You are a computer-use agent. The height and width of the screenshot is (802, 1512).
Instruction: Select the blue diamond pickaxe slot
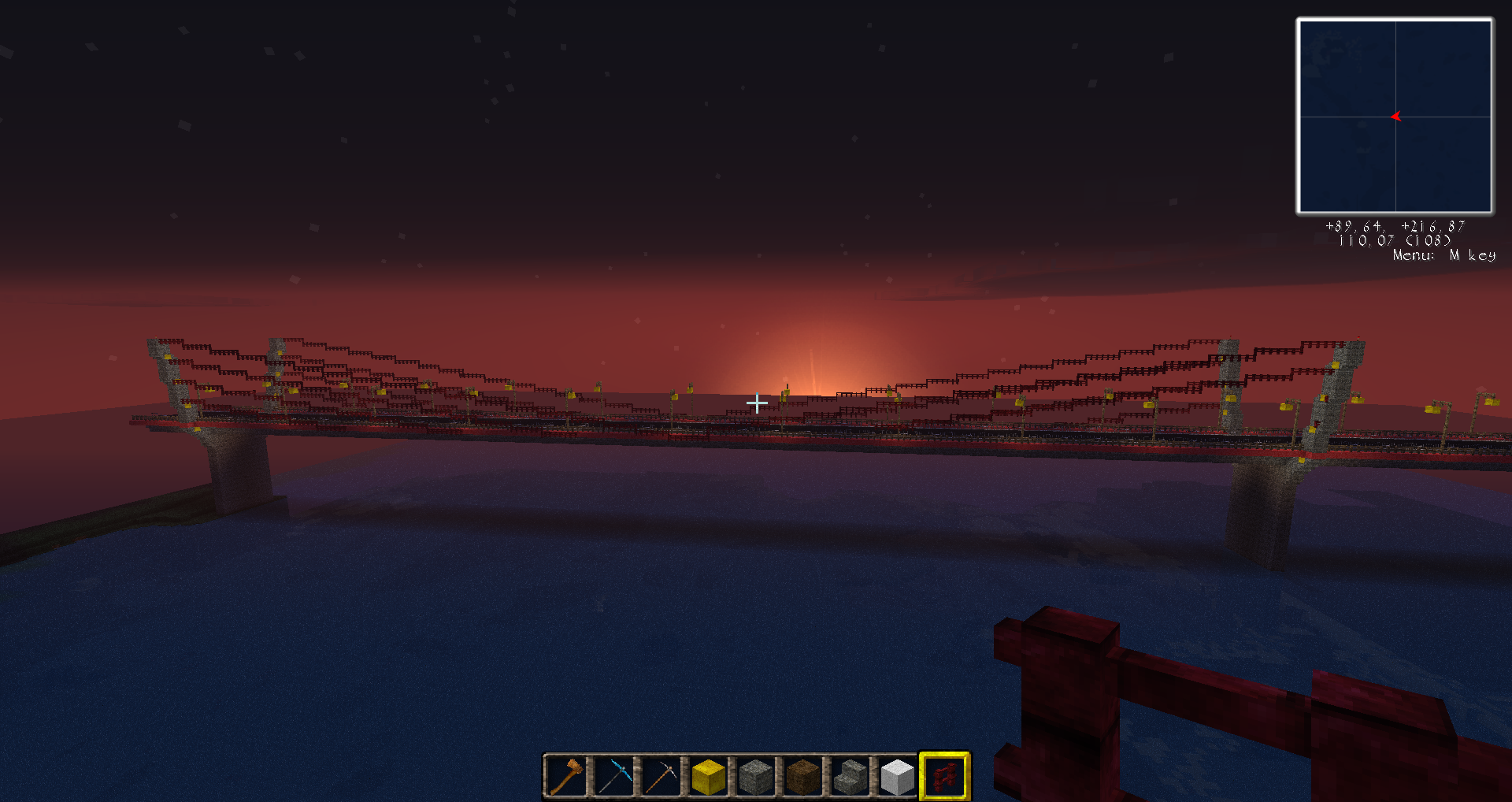tap(613, 776)
